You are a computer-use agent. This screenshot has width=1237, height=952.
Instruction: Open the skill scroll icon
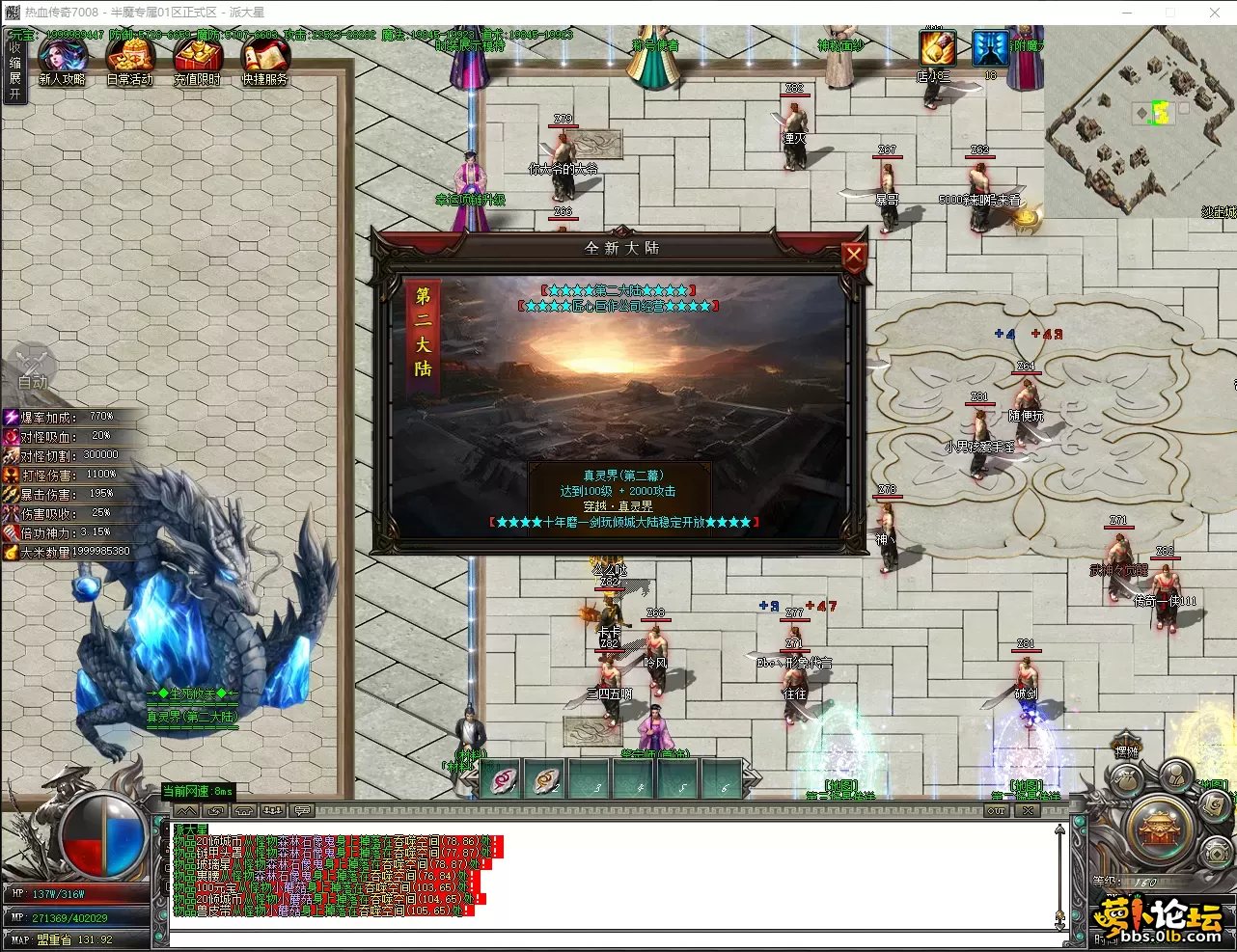[x=1214, y=804]
